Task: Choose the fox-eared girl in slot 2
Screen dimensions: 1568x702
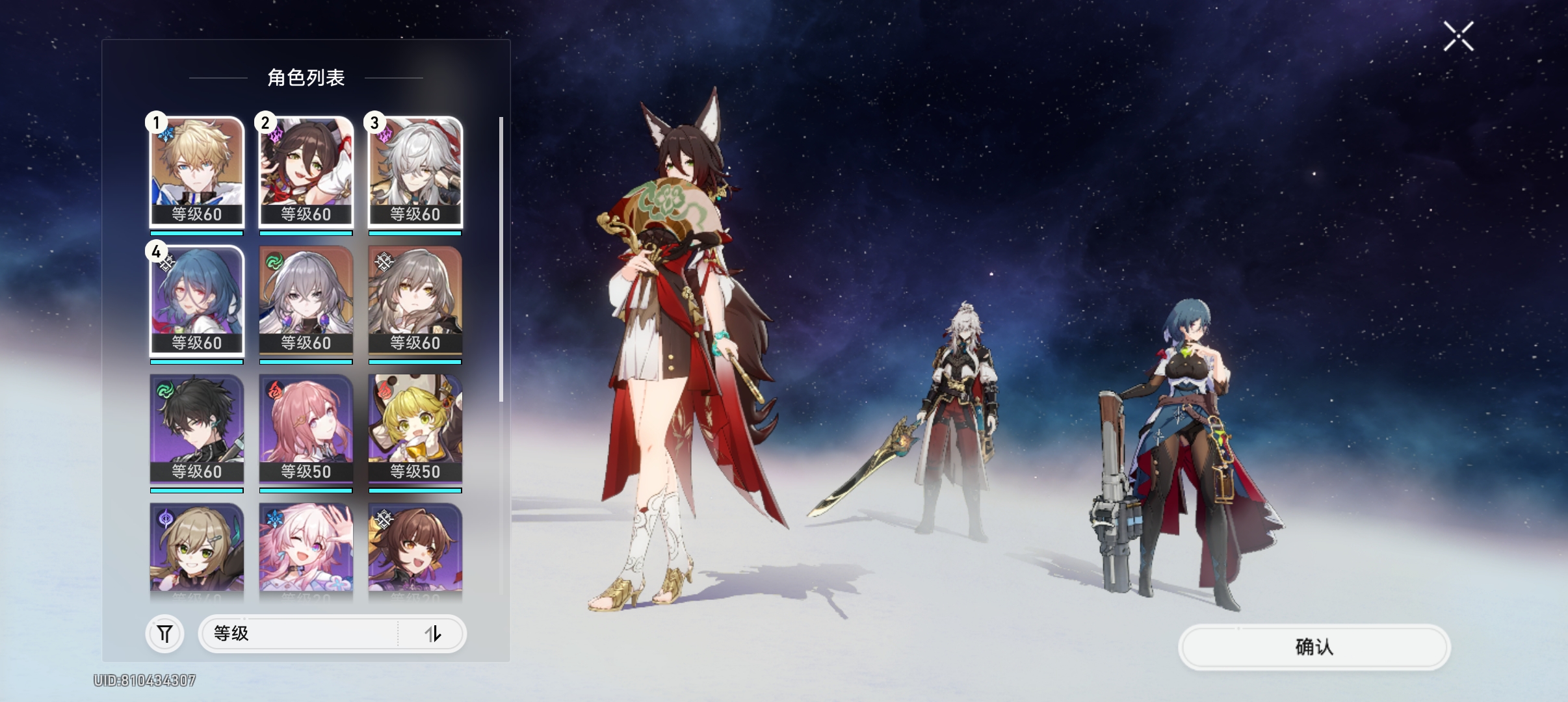Action: [x=306, y=171]
